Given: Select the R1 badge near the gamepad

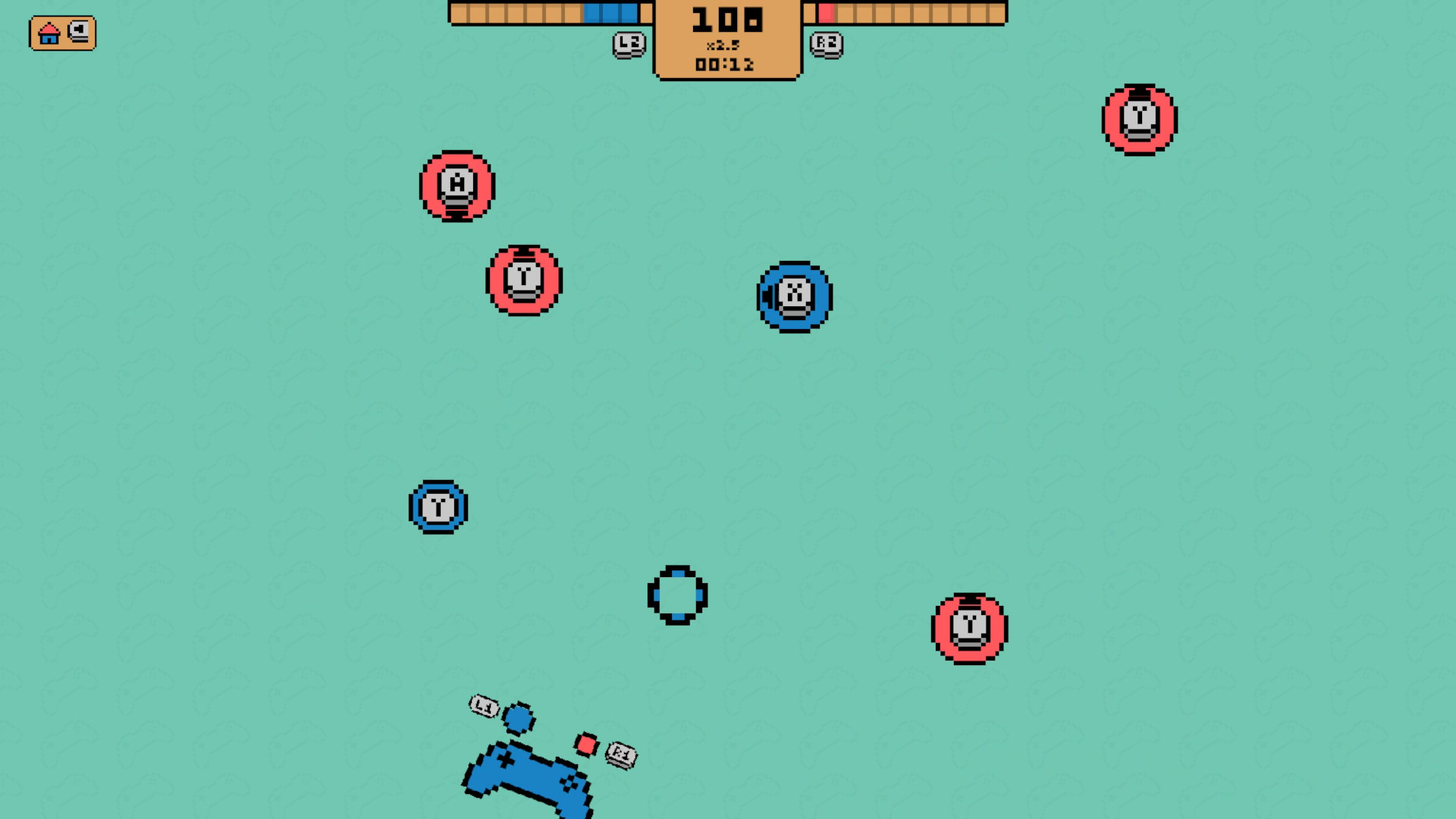Looking at the screenshot, I should click(x=620, y=754).
